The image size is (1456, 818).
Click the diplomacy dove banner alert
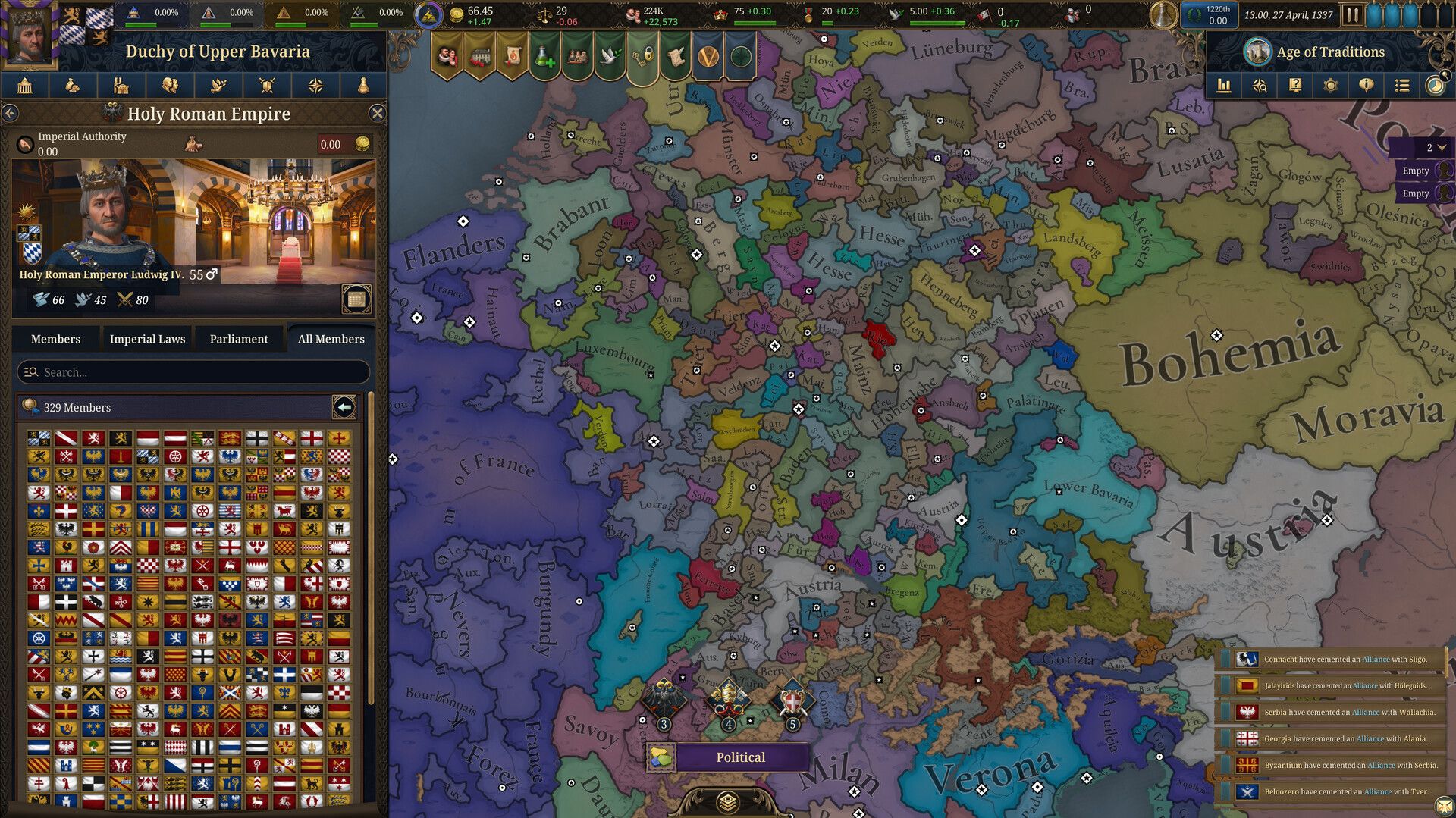click(x=611, y=56)
